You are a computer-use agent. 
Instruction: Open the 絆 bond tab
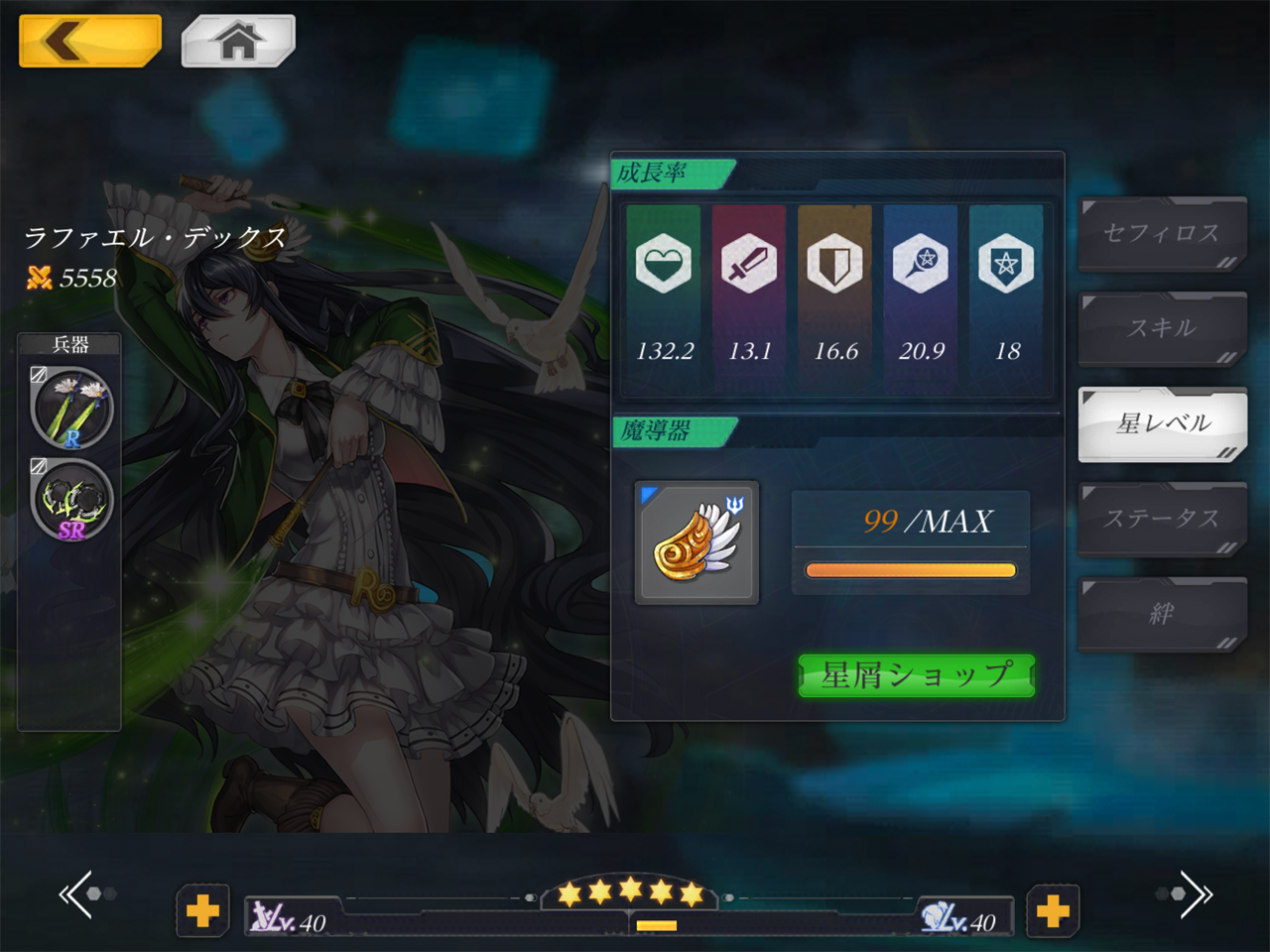click(1162, 614)
